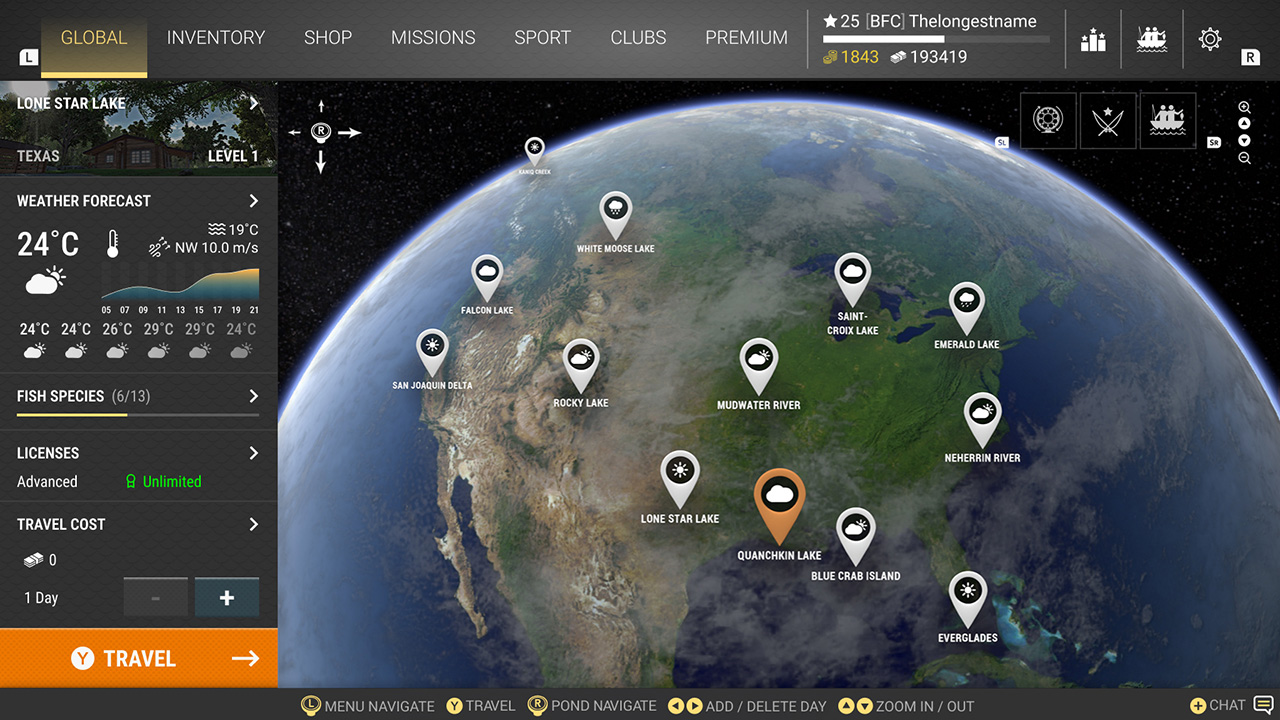The width and height of the screenshot is (1280, 720).
Task: Expand the Fish Species list
Action: [x=253, y=396]
